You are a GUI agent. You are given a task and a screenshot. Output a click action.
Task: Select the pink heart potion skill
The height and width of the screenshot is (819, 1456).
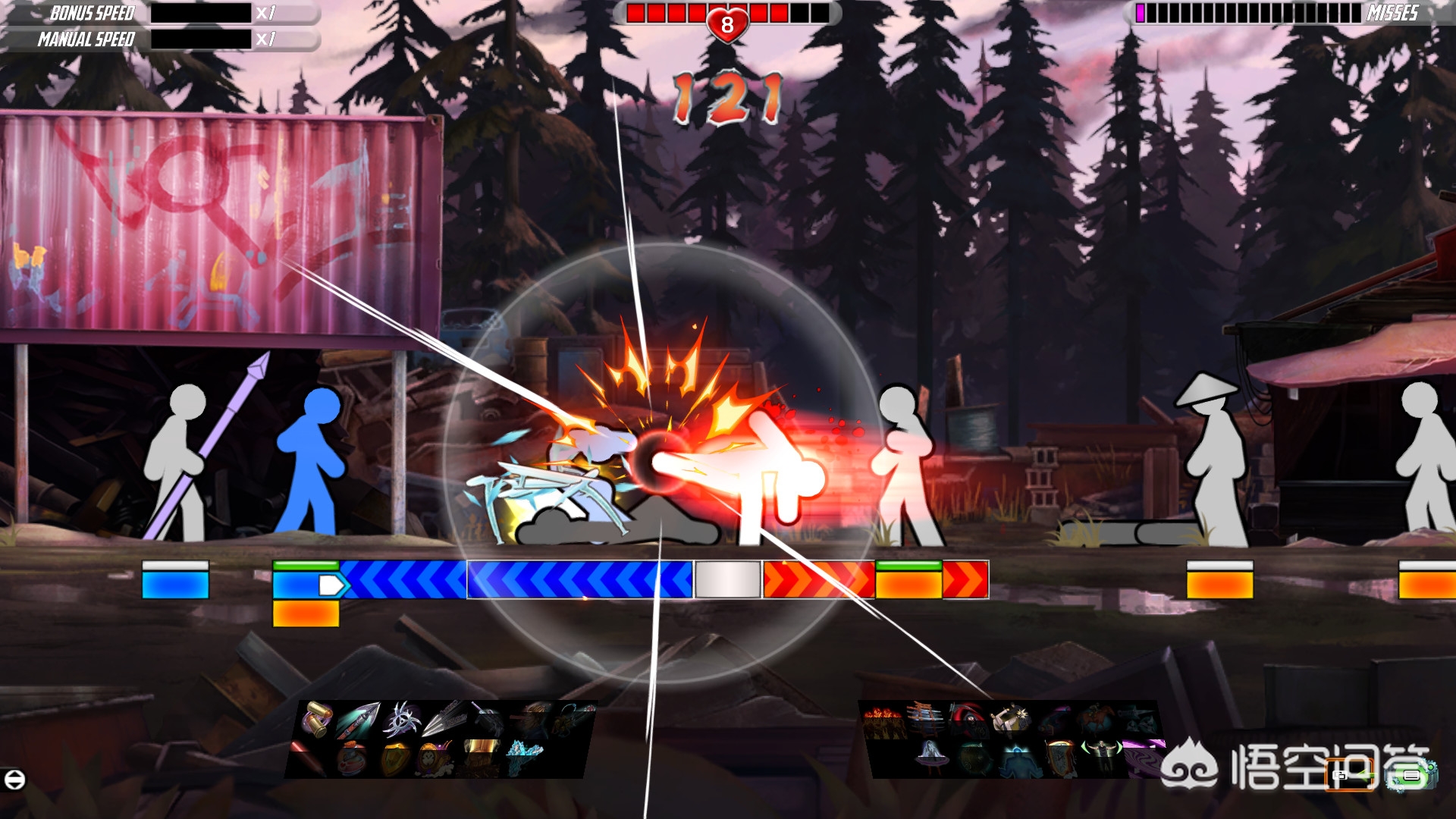coord(351,758)
